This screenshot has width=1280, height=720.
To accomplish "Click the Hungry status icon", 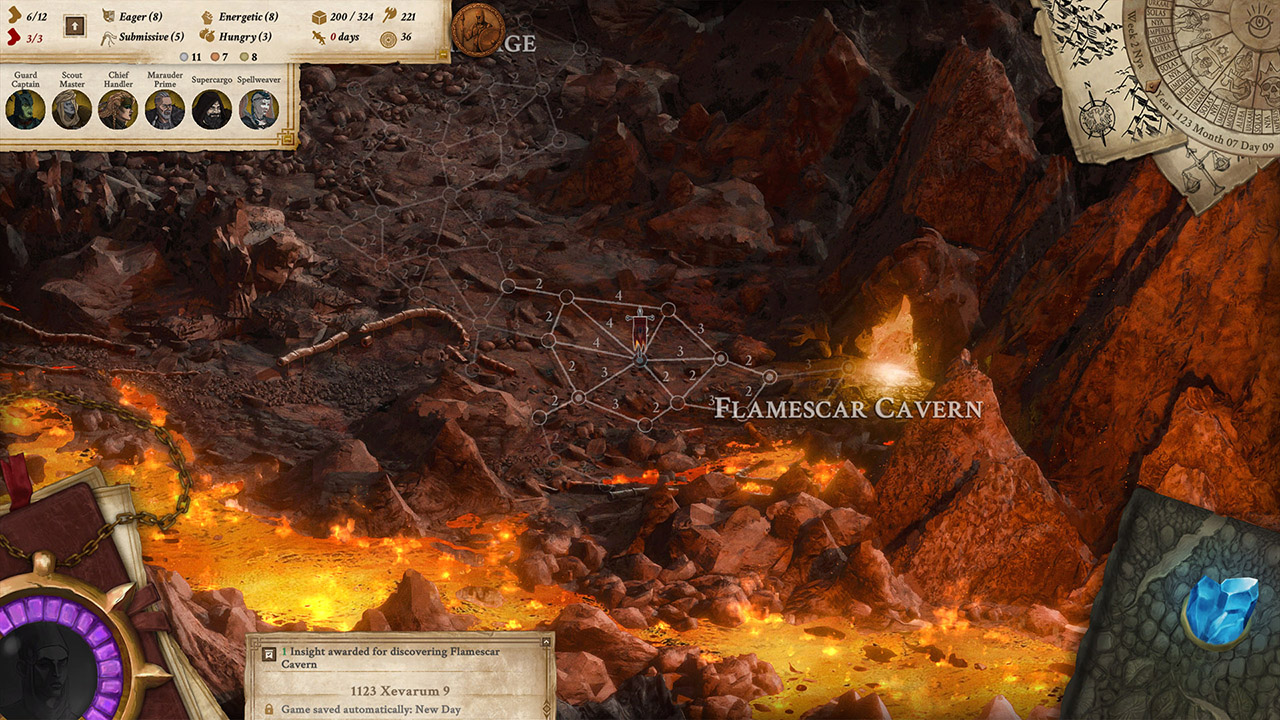I will pyautogui.click(x=207, y=35).
